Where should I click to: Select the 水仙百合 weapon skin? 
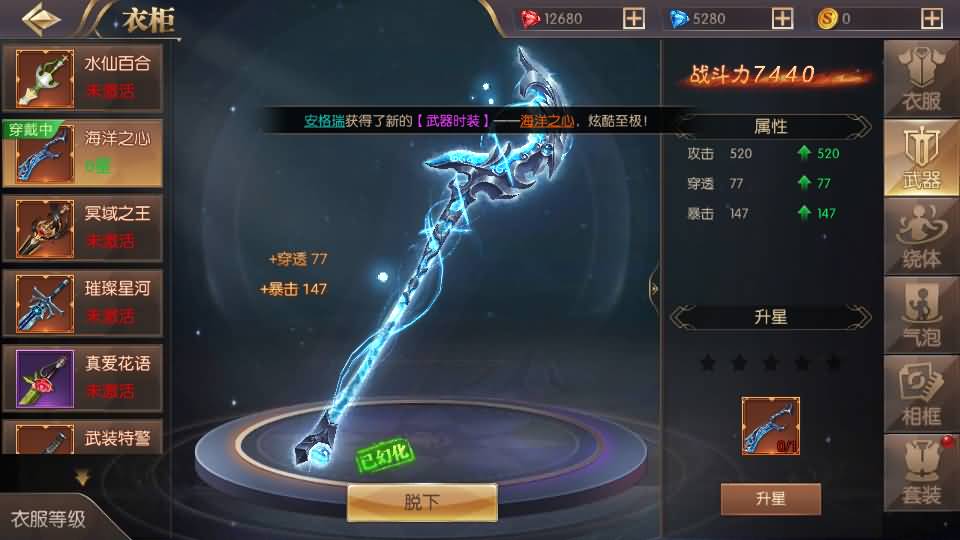click(x=82, y=76)
